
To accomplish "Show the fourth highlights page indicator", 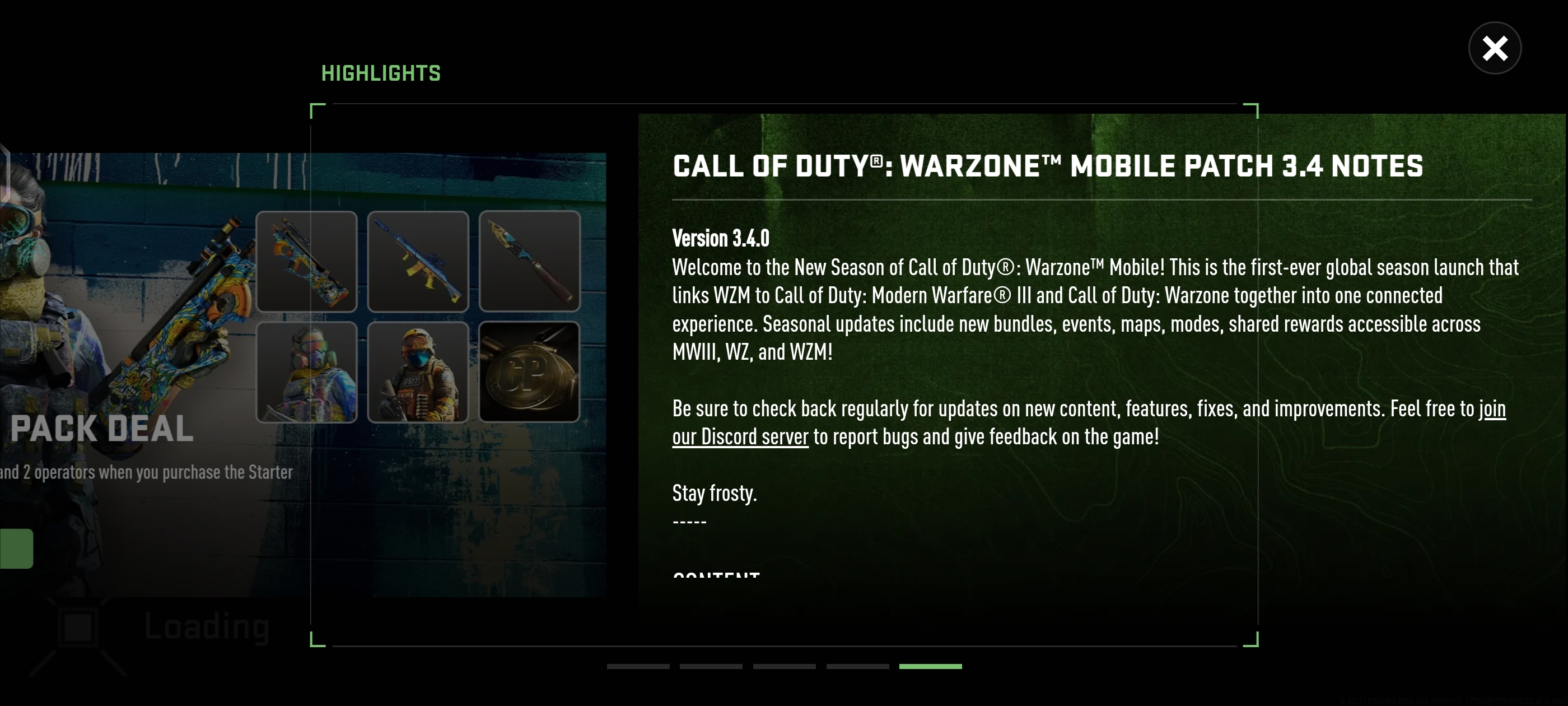I will (857, 666).
